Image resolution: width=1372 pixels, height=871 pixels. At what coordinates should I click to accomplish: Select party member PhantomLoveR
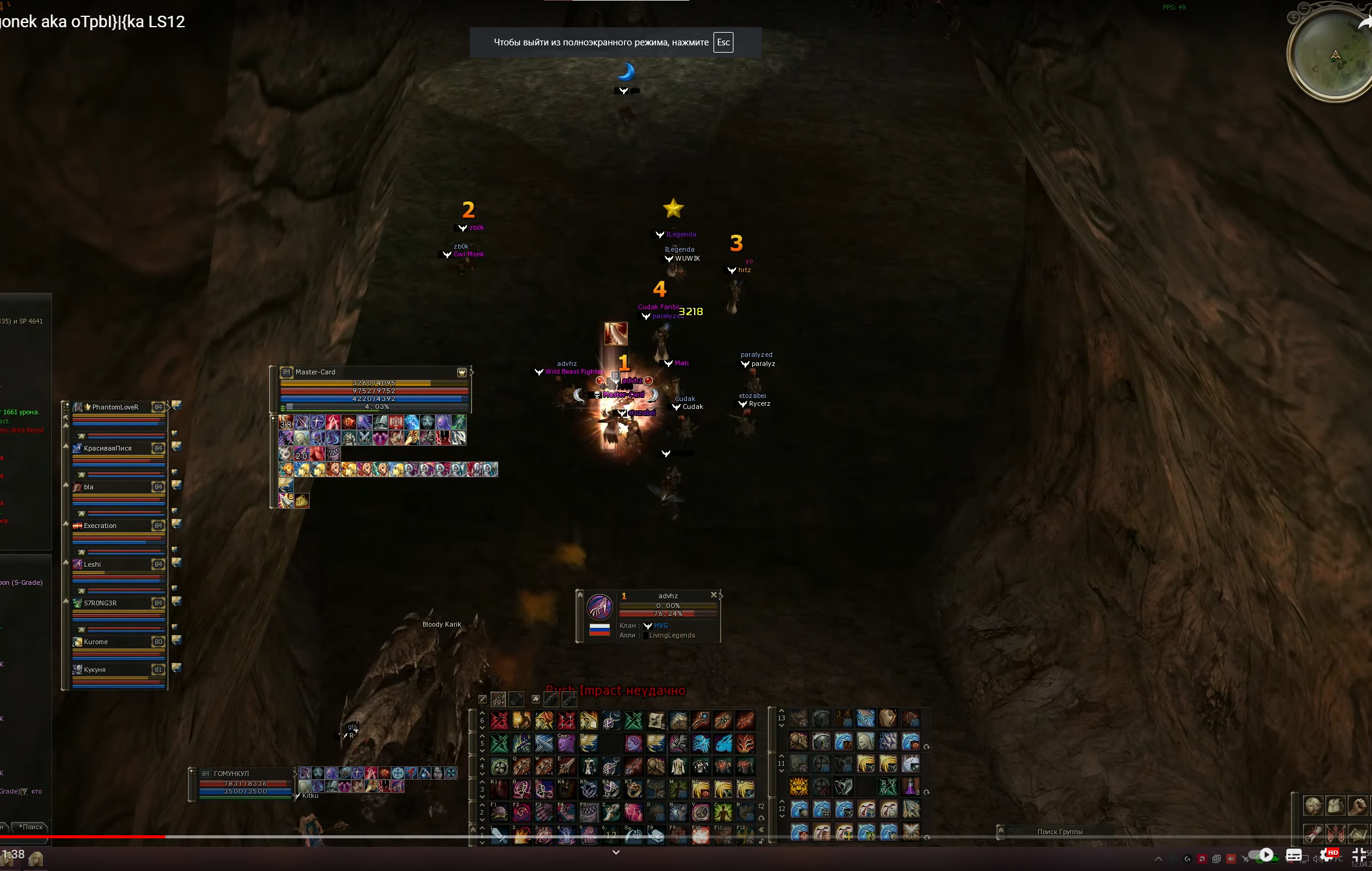(x=115, y=407)
